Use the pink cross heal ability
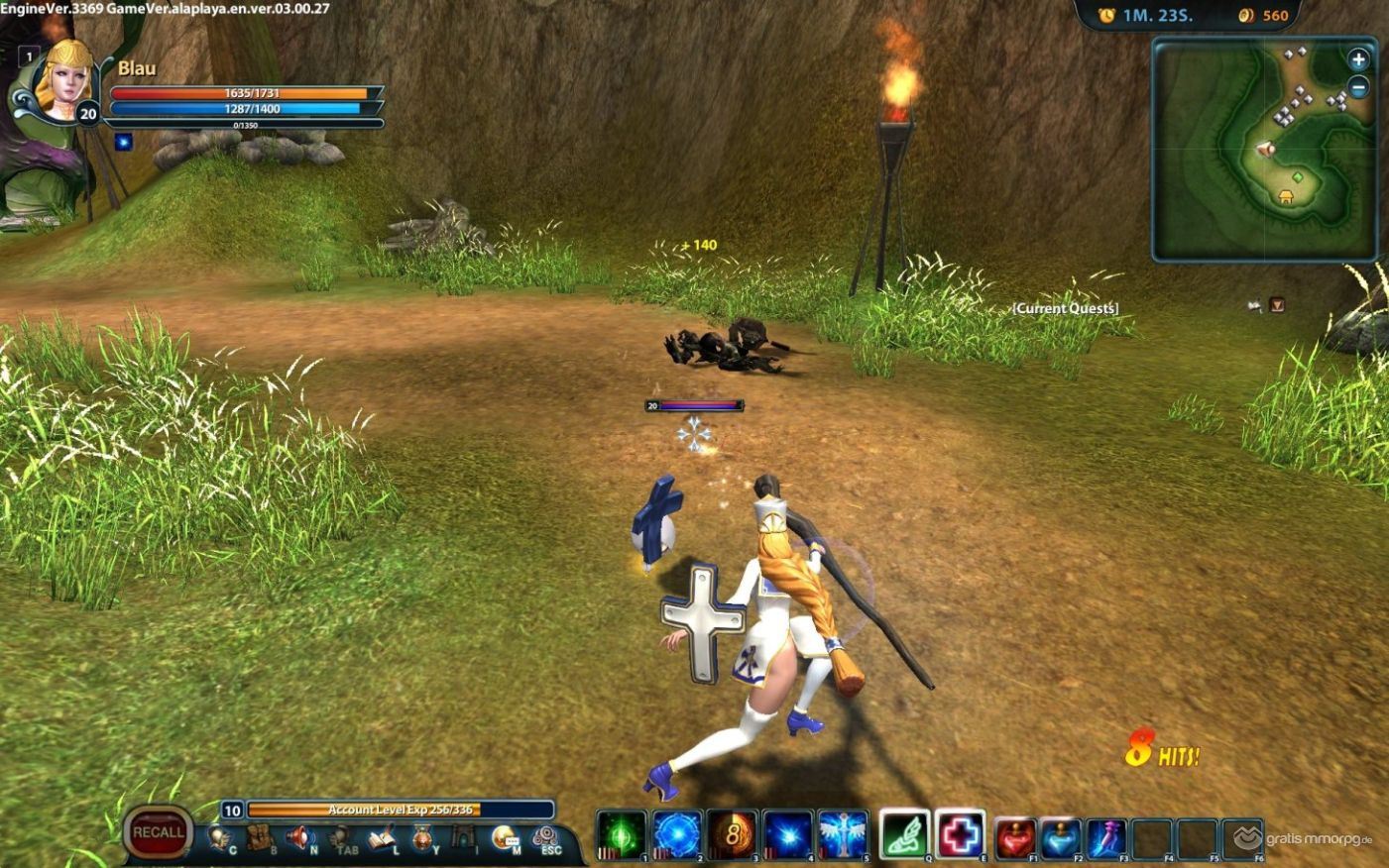 pyautogui.click(x=960, y=834)
